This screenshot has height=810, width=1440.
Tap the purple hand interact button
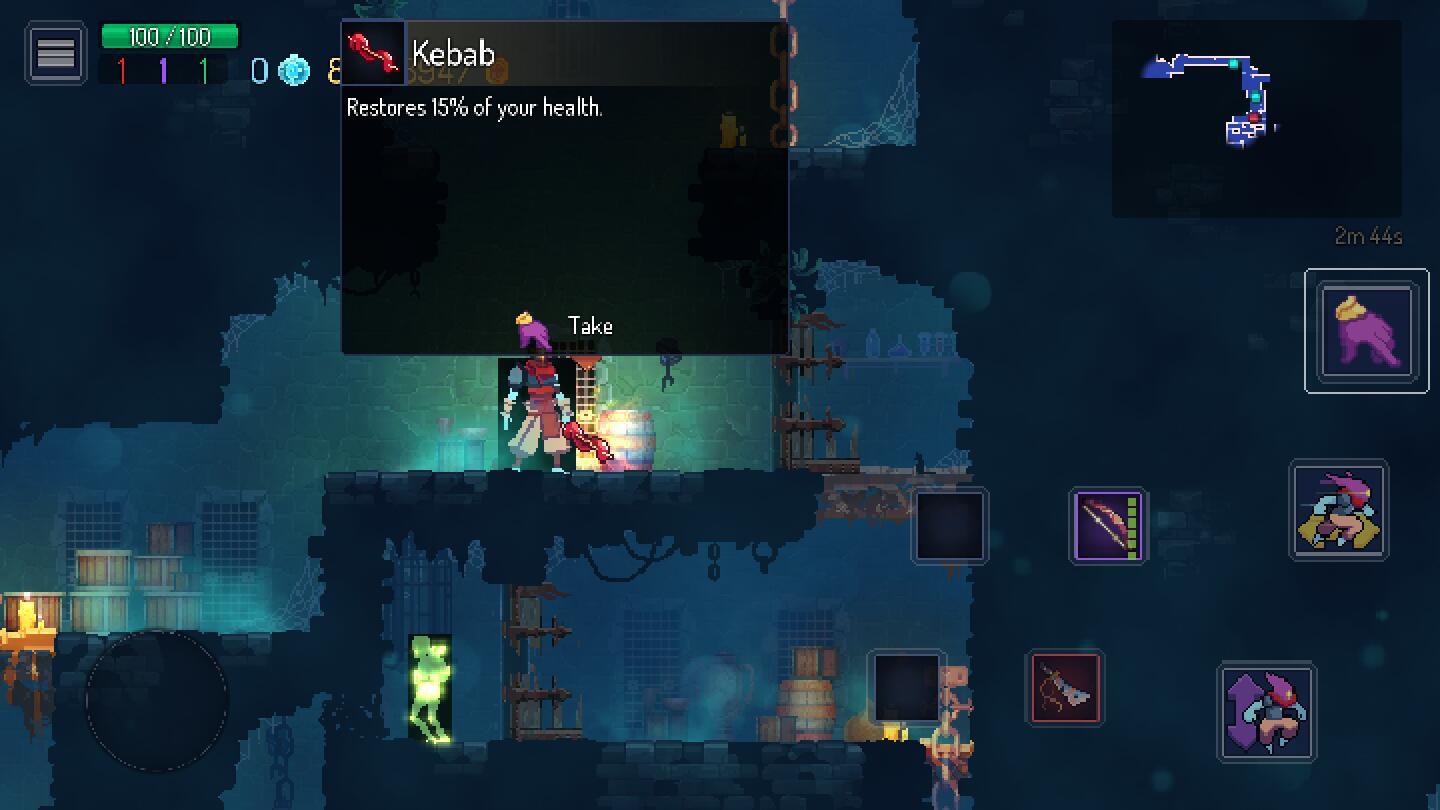click(1366, 331)
